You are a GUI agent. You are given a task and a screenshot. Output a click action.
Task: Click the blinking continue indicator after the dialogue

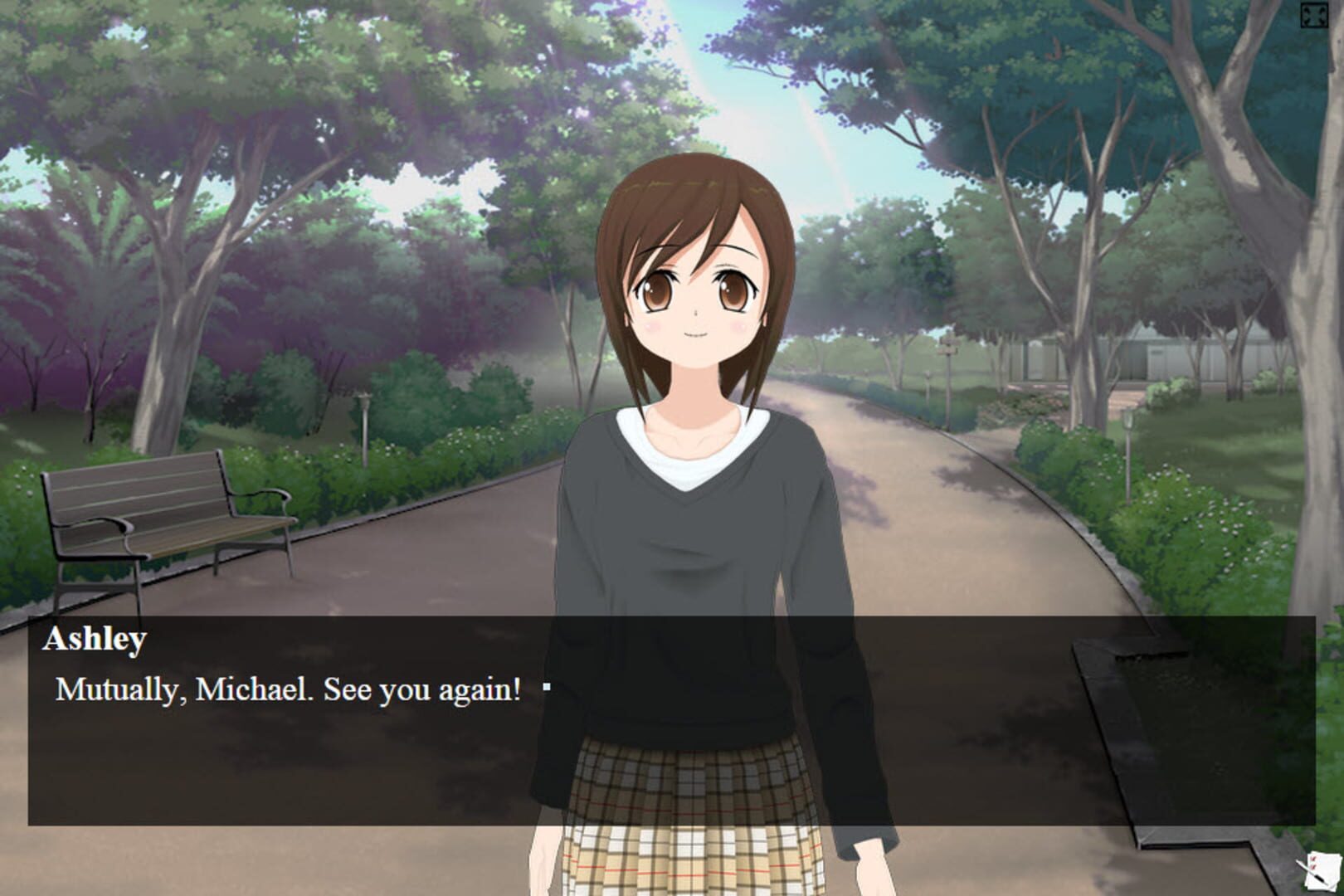548,686
